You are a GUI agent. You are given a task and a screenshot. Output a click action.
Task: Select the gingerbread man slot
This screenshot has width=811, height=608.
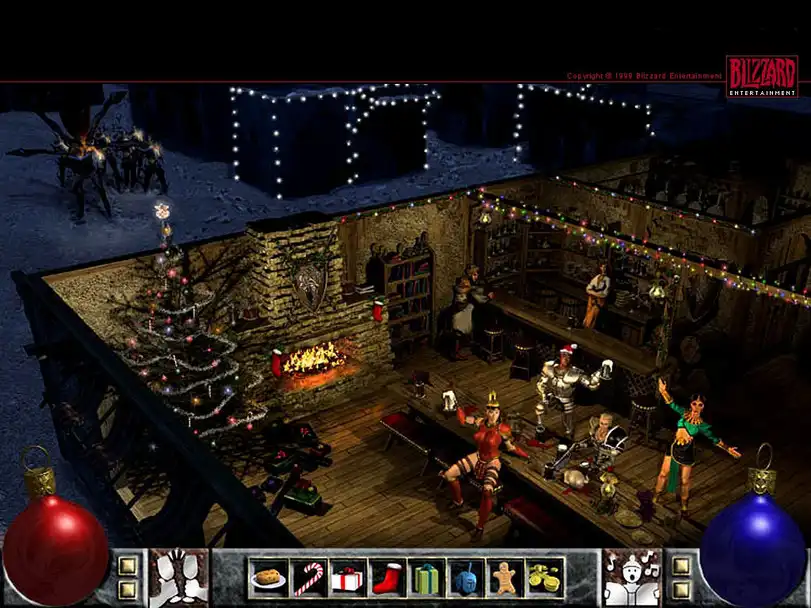point(504,578)
